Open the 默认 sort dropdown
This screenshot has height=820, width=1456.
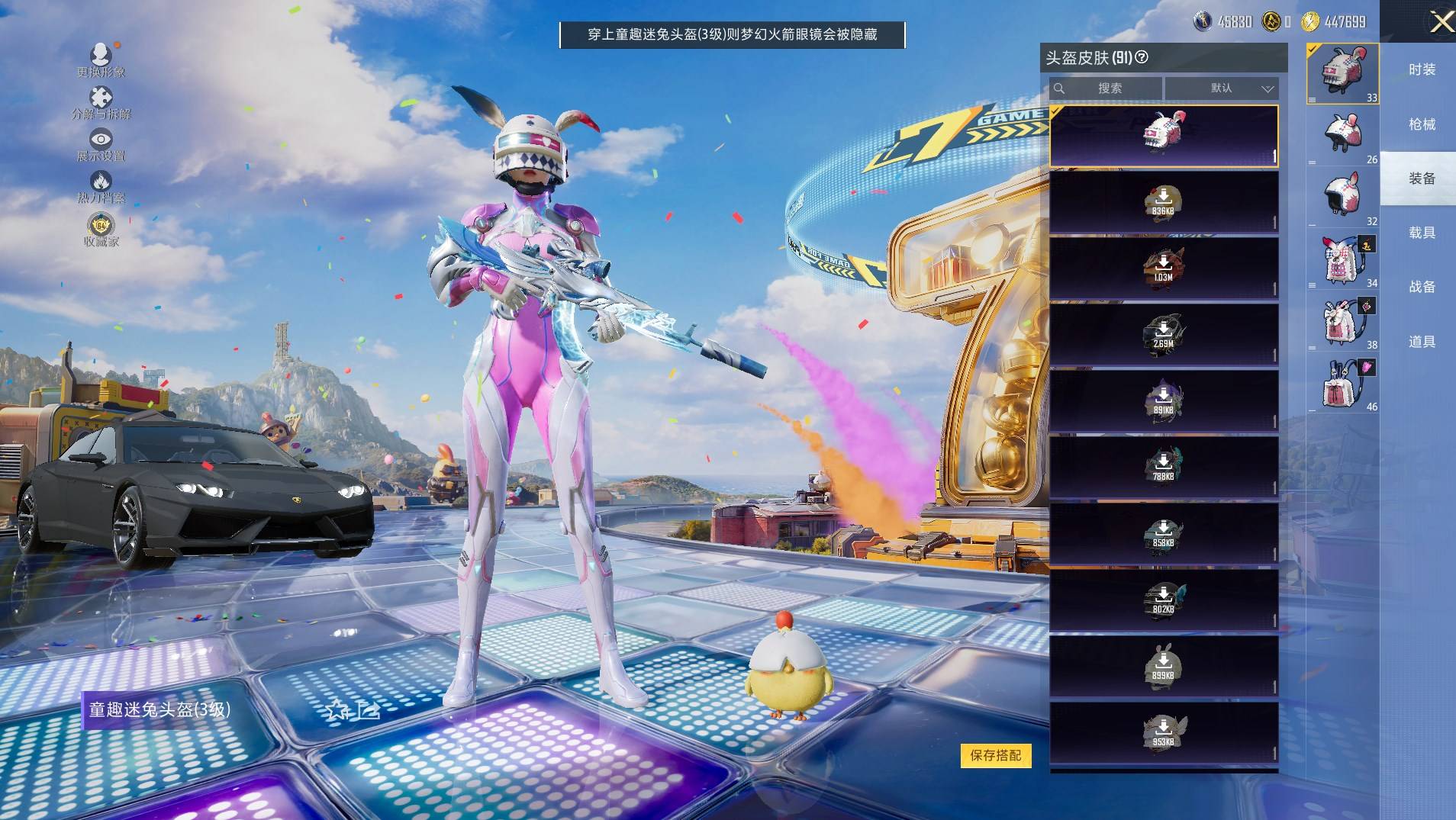pos(1221,88)
